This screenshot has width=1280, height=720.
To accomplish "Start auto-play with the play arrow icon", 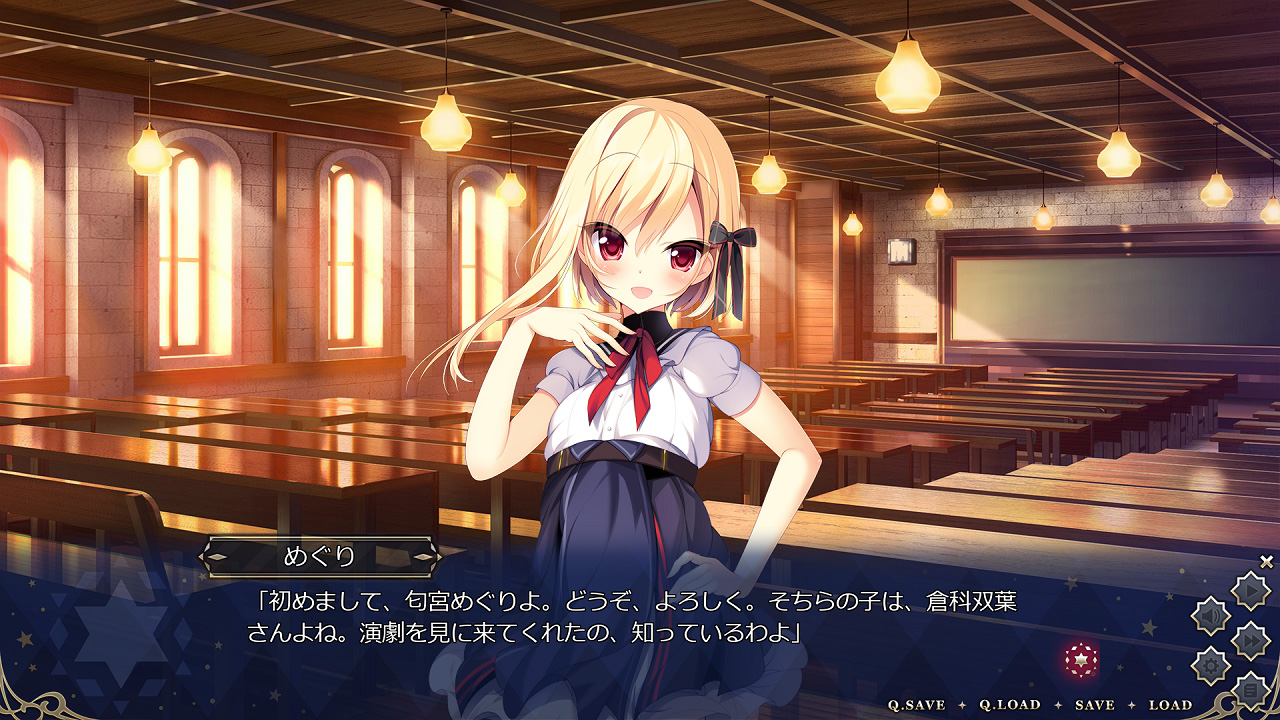I will 1250,590.
